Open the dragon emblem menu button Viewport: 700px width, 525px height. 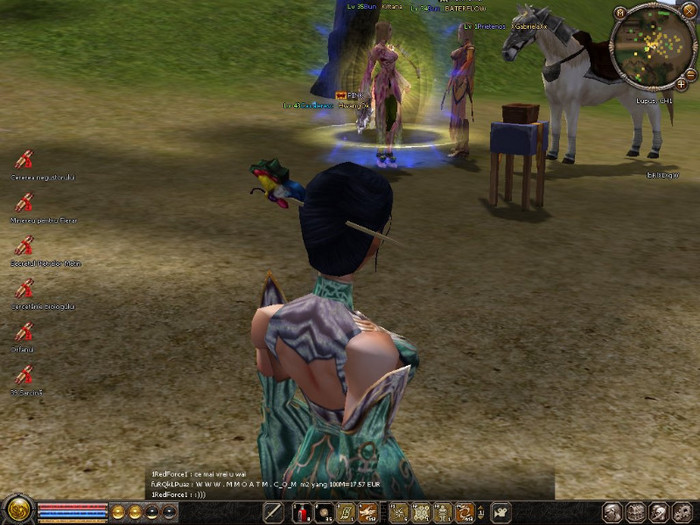click(x=17, y=510)
